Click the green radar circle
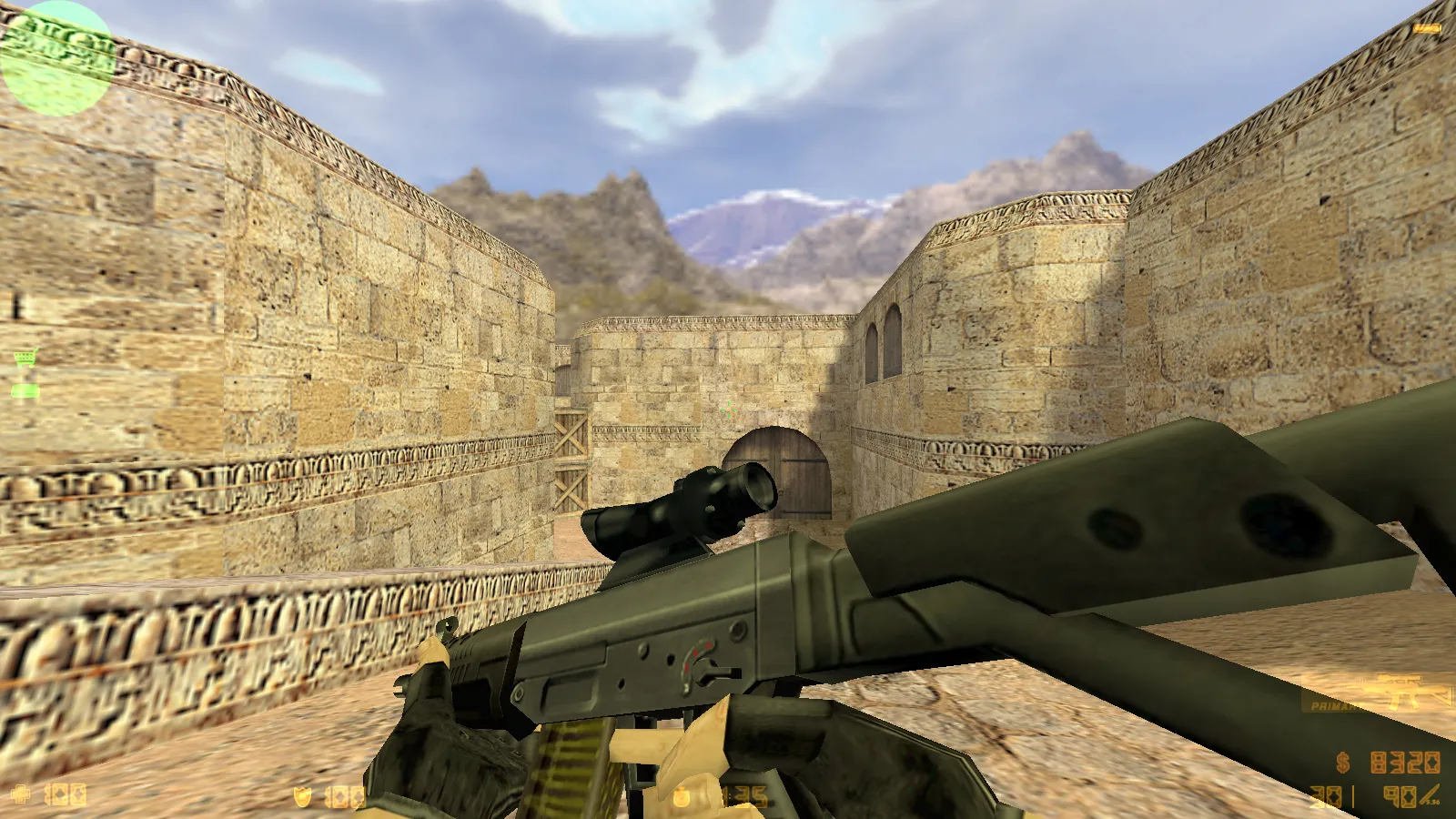The image size is (1456, 819). click(56, 58)
